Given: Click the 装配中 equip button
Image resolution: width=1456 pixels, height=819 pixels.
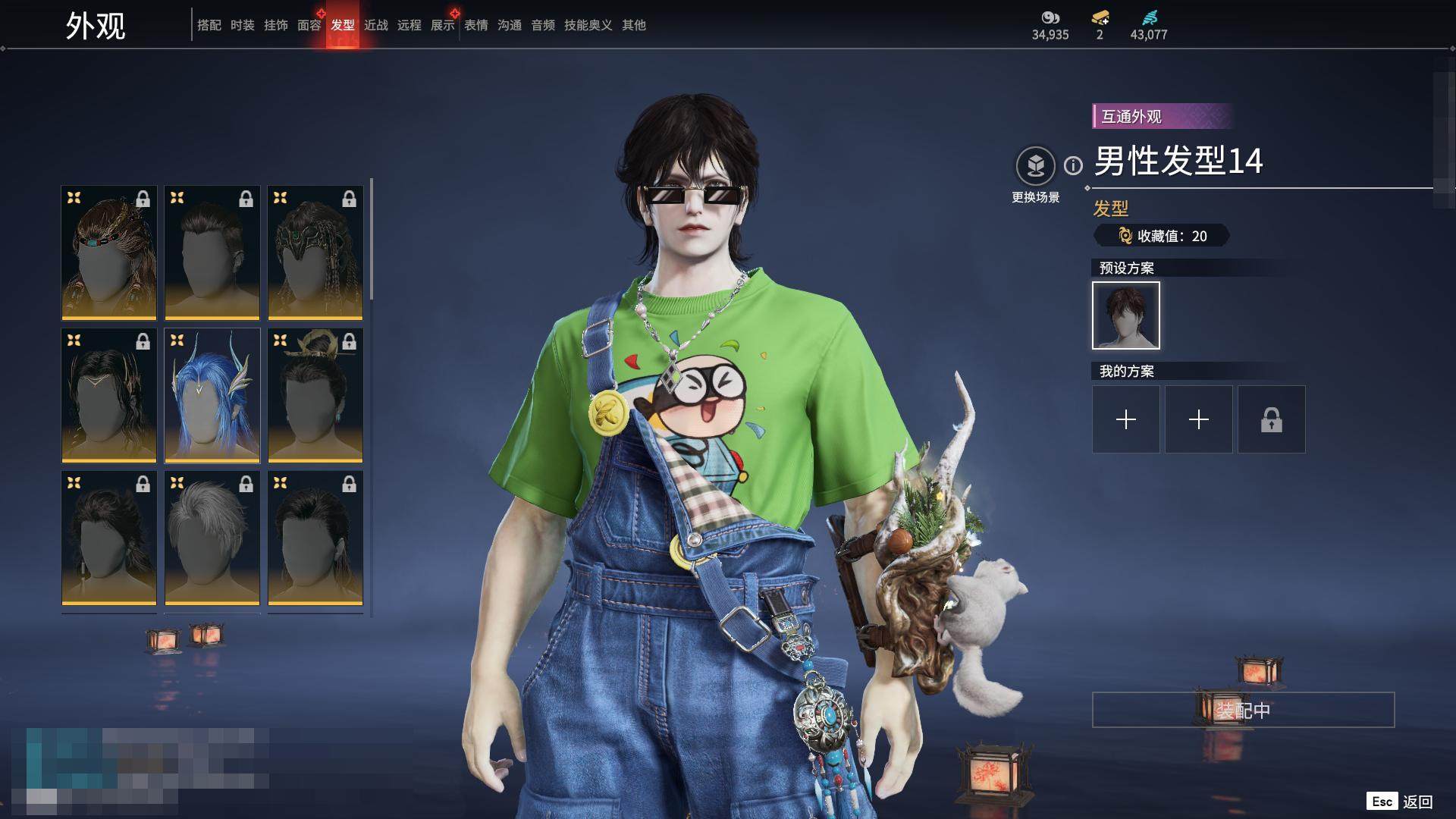Looking at the screenshot, I should pos(1243,710).
